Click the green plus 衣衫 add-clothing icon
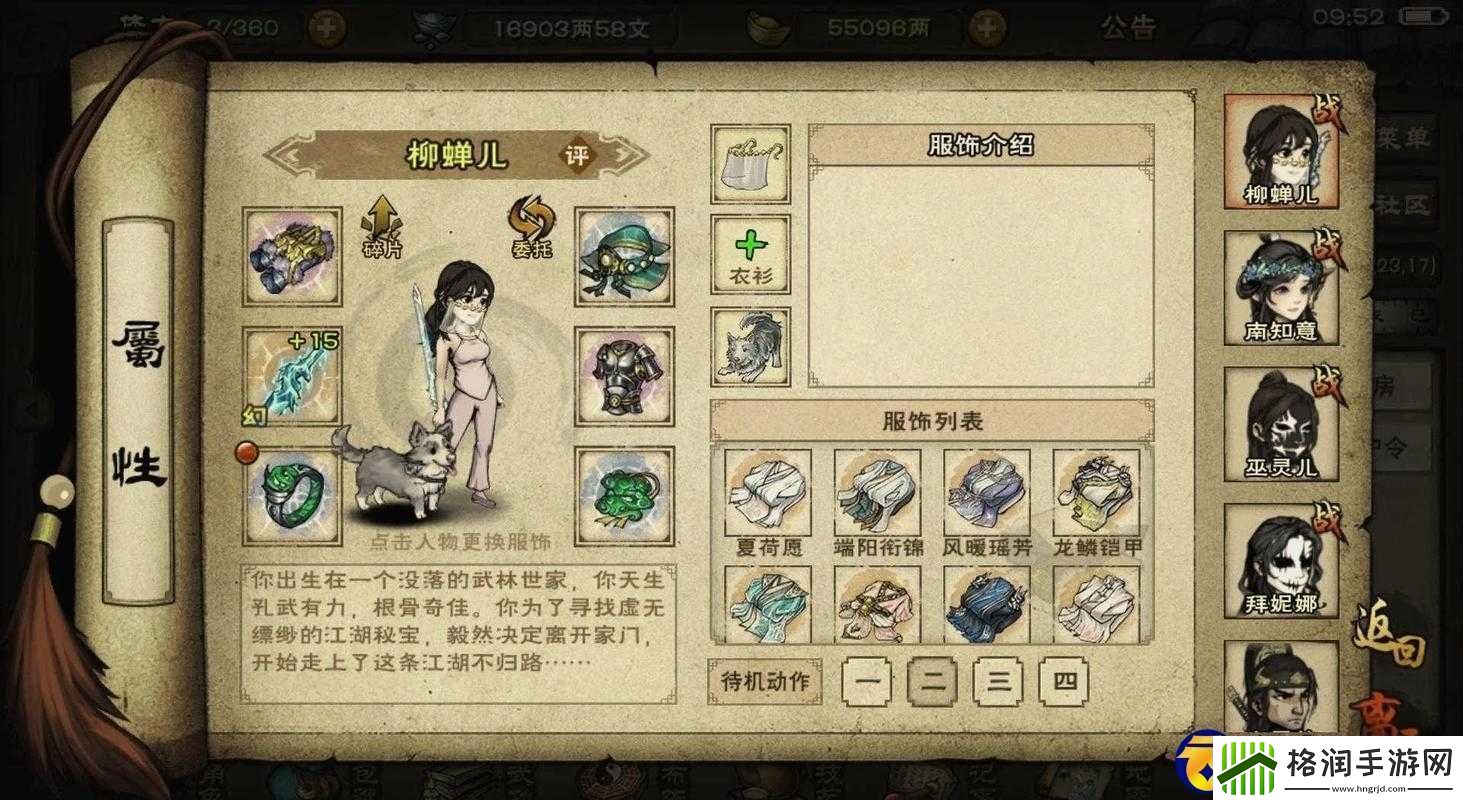Viewport: 1463px width, 800px height. tap(749, 254)
